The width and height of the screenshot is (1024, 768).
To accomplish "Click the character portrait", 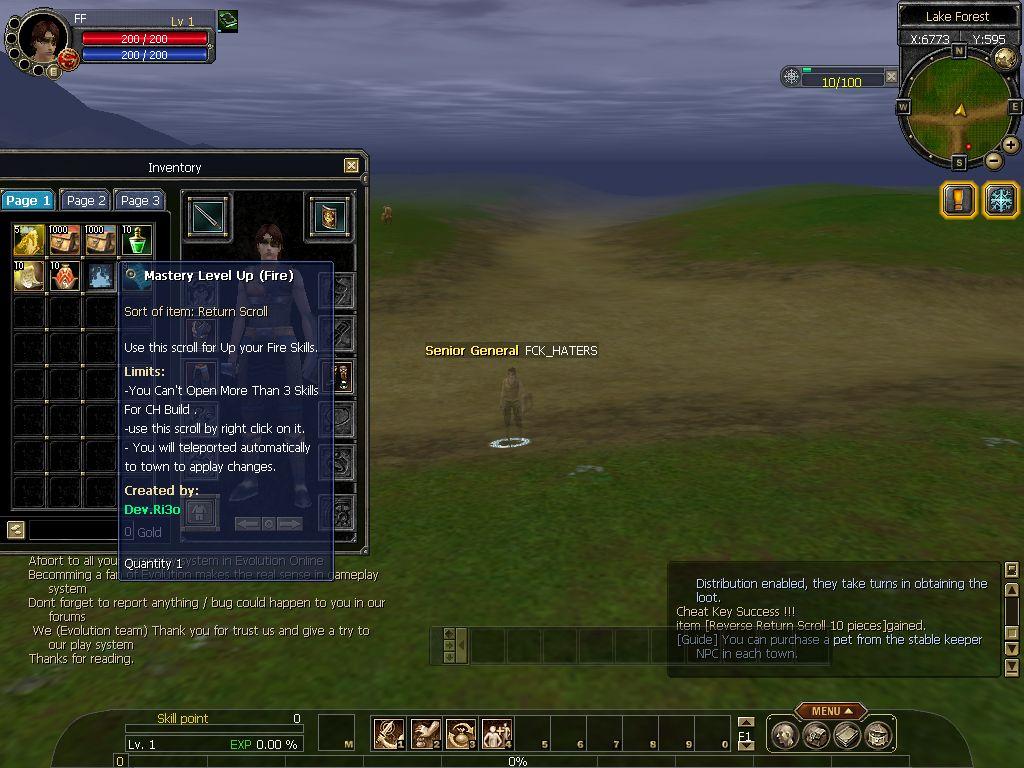I will [x=42, y=40].
